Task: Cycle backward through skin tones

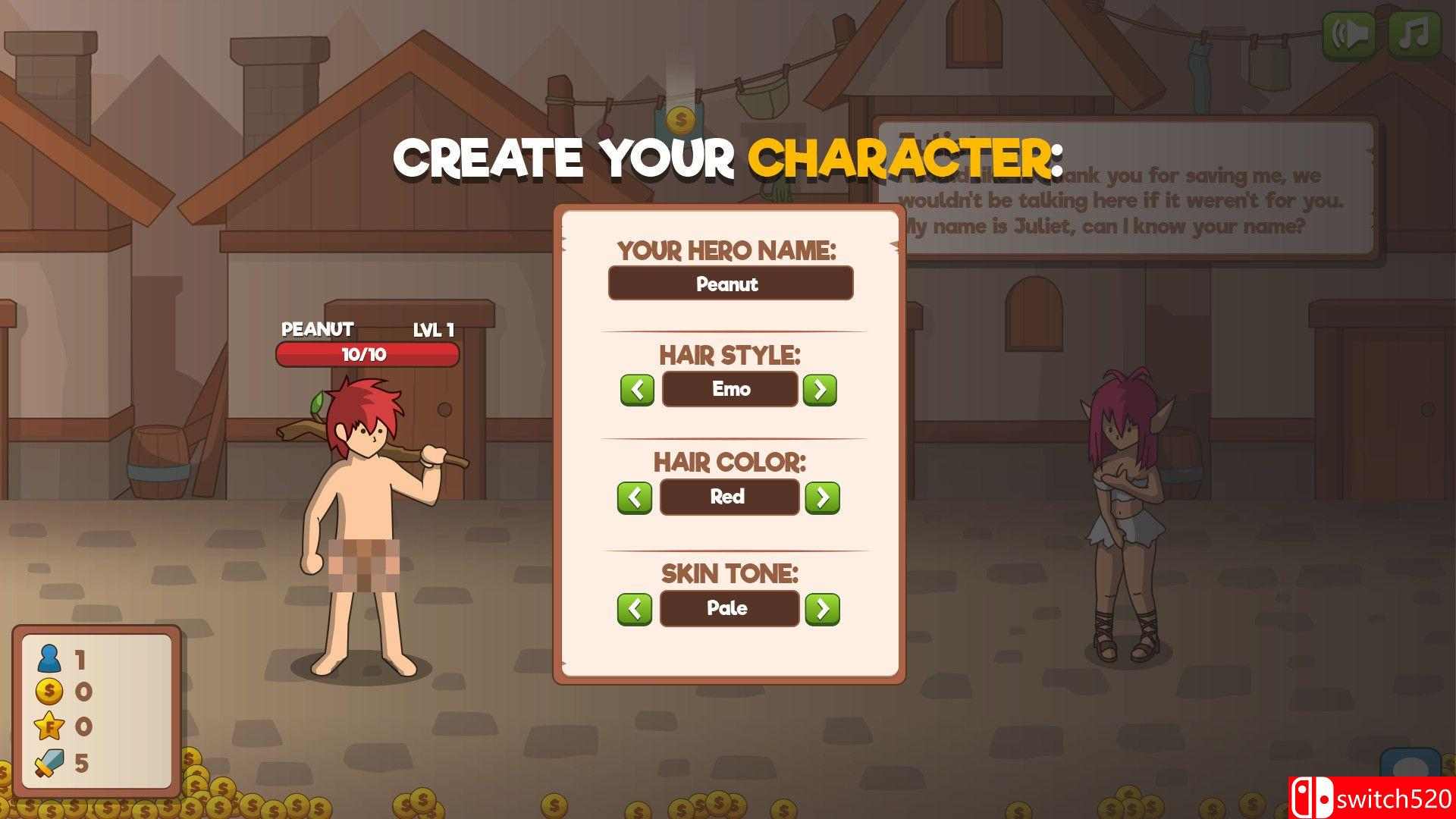Action: point(634,608)
